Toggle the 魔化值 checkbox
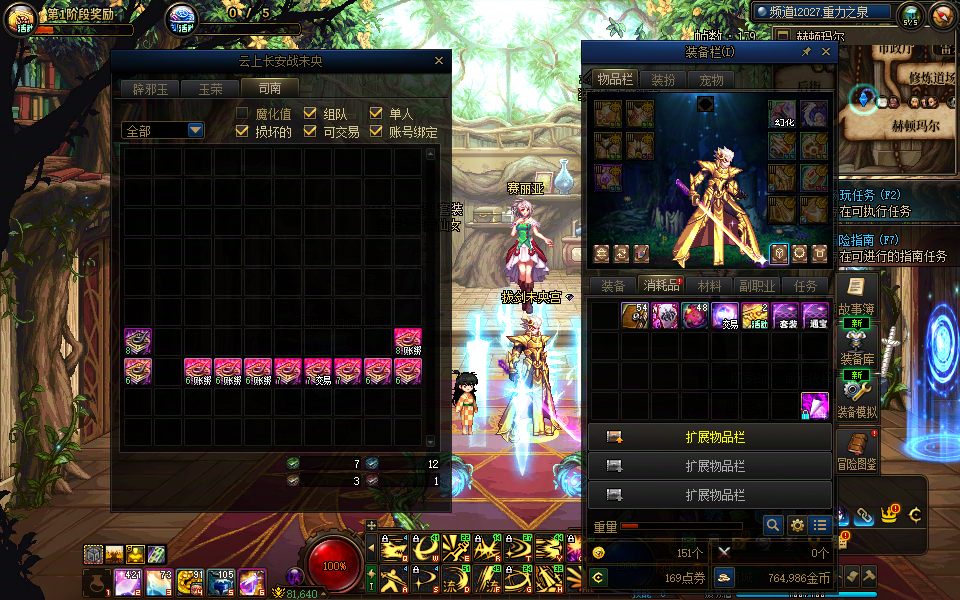The width and height of the screenshot is (960, 600). [242, 114]
